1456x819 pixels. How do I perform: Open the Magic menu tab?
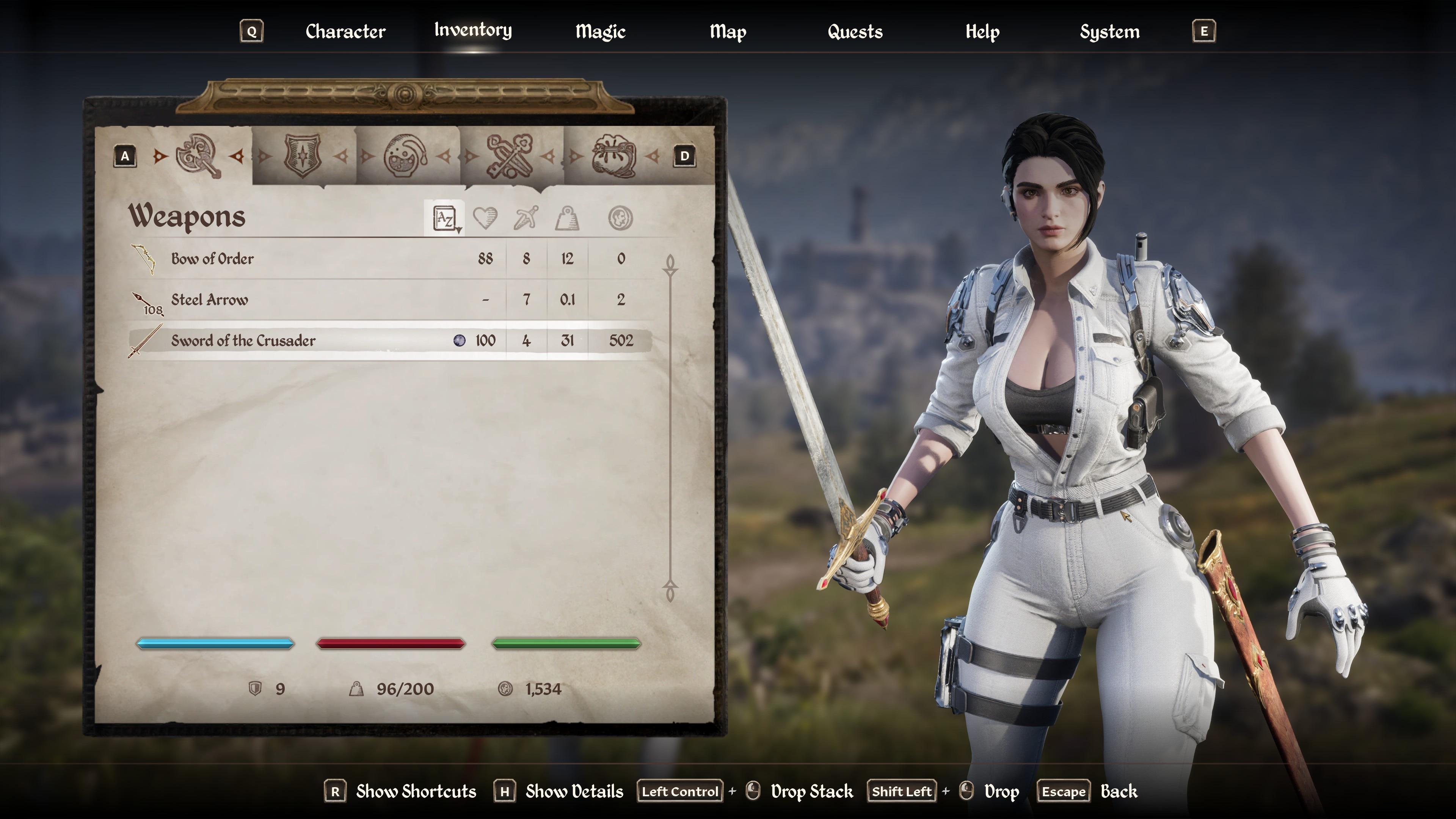pyautogui.click(x=600, y=31)
